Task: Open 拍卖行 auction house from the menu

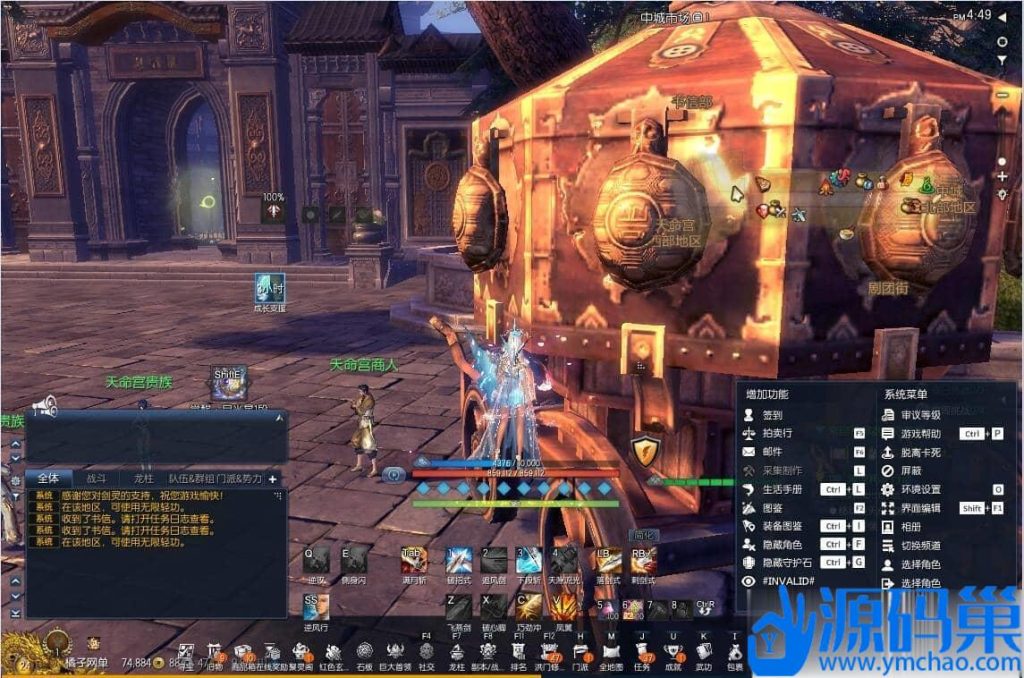Action: 778,434
